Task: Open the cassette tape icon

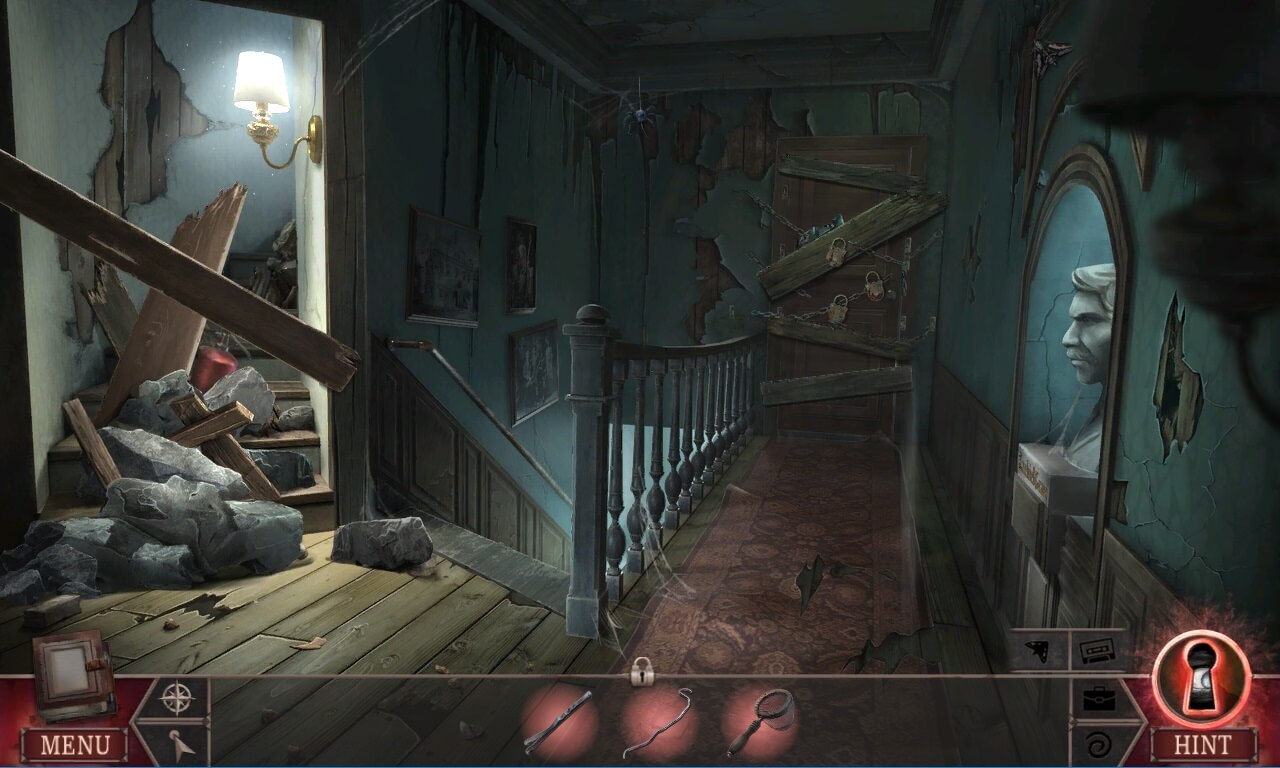Action: coord(1098,650)
